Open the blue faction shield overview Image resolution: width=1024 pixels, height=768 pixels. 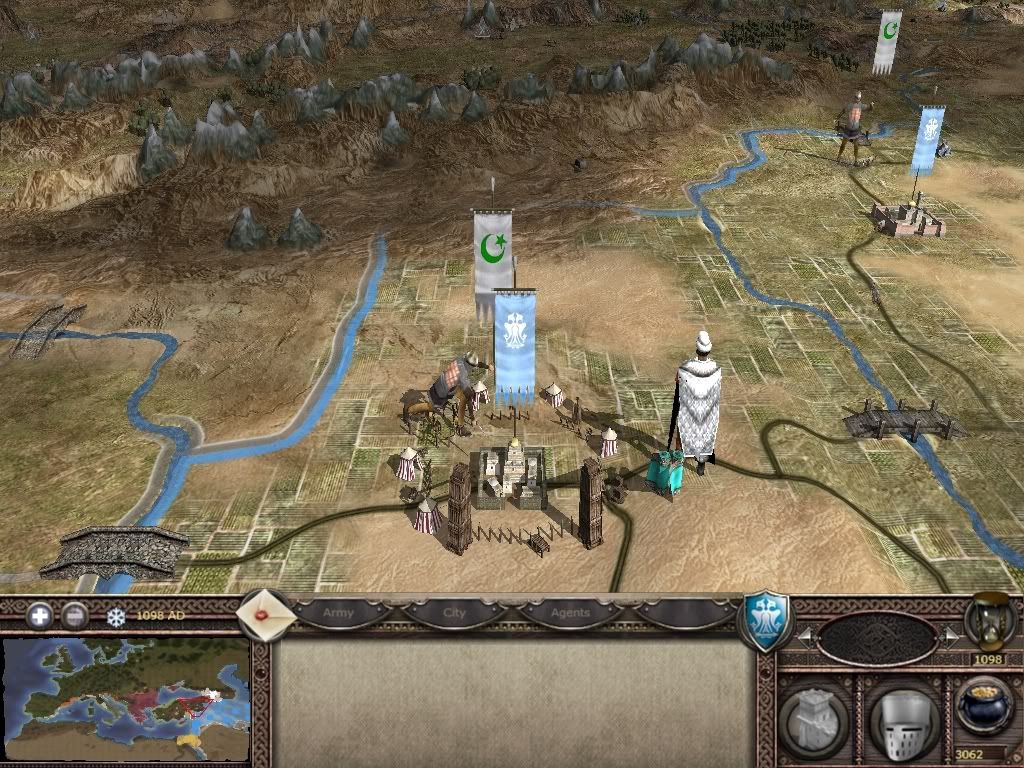[x=765, y=620]
